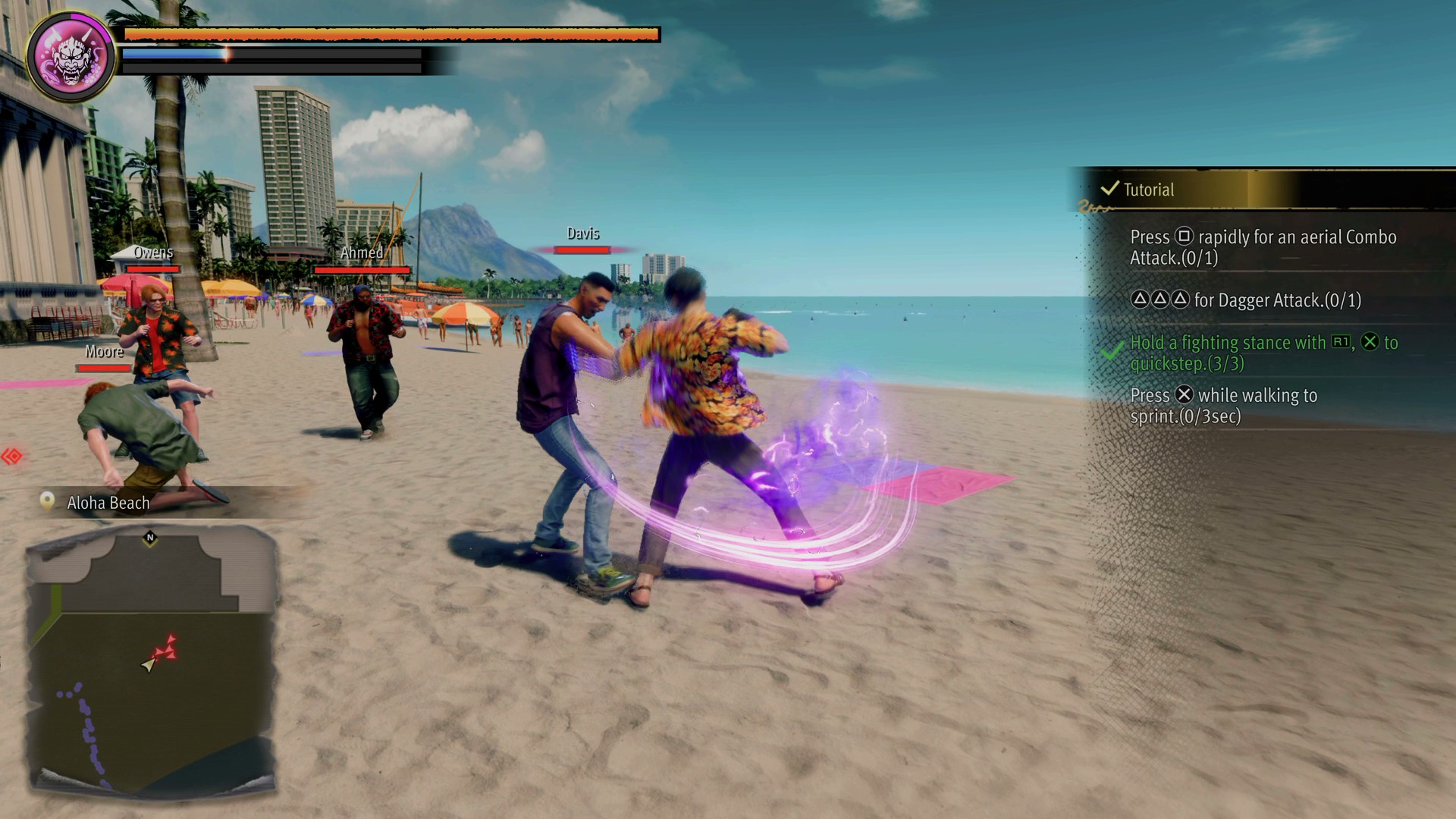Choose the completed quickstep objective
Image resolution: width=1456 pixels, height=819 pixels.
[x=1263, y=353]
